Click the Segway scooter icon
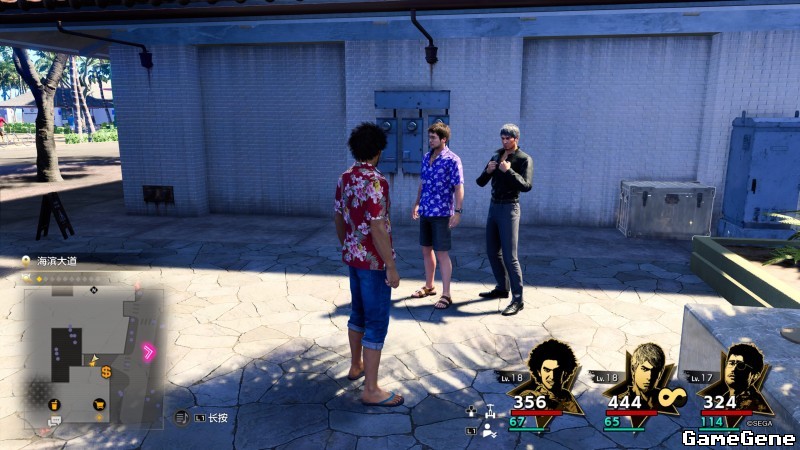This screenshot has width=800, height=450. (x=490, y=410)
